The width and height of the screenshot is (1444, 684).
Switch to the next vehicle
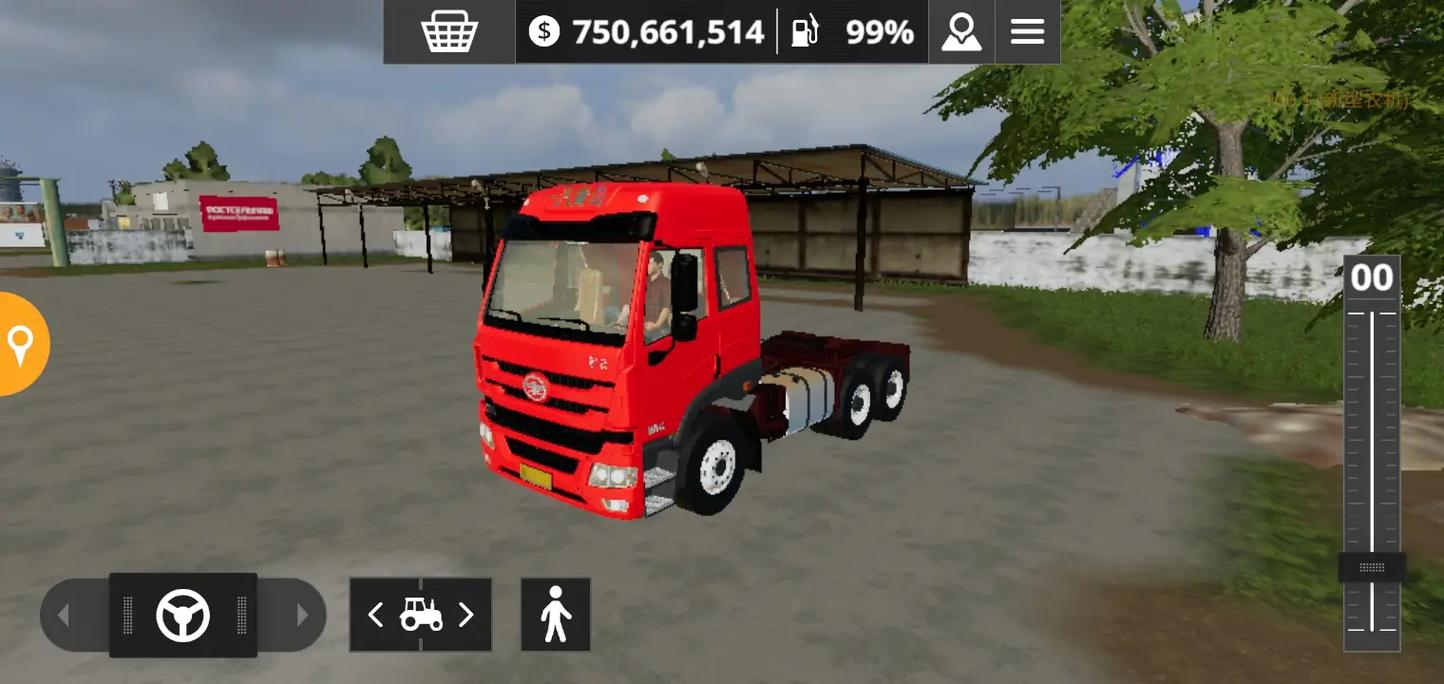(465, 615)
